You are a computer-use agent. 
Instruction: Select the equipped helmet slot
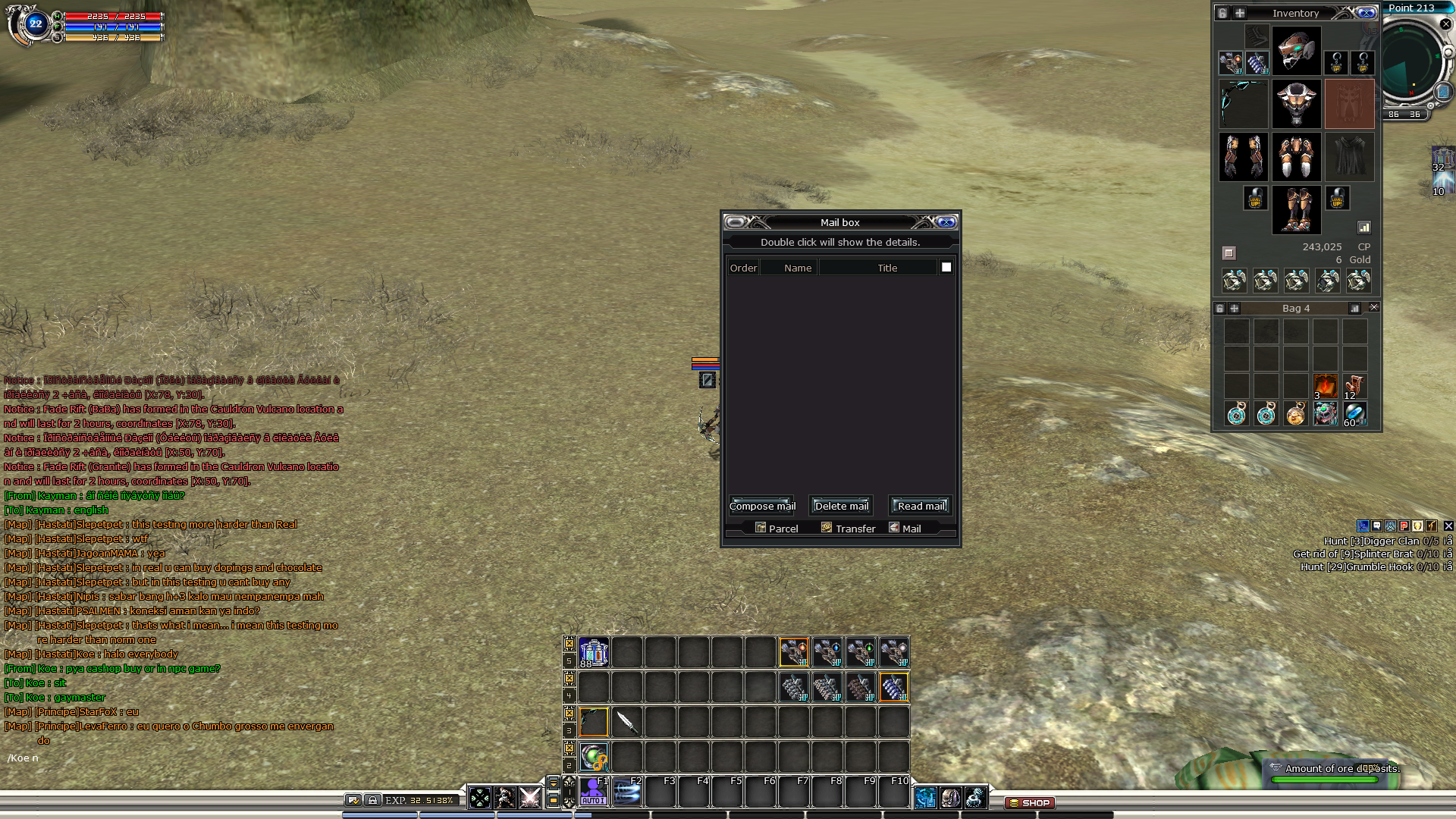click(x=1296, y=51)
